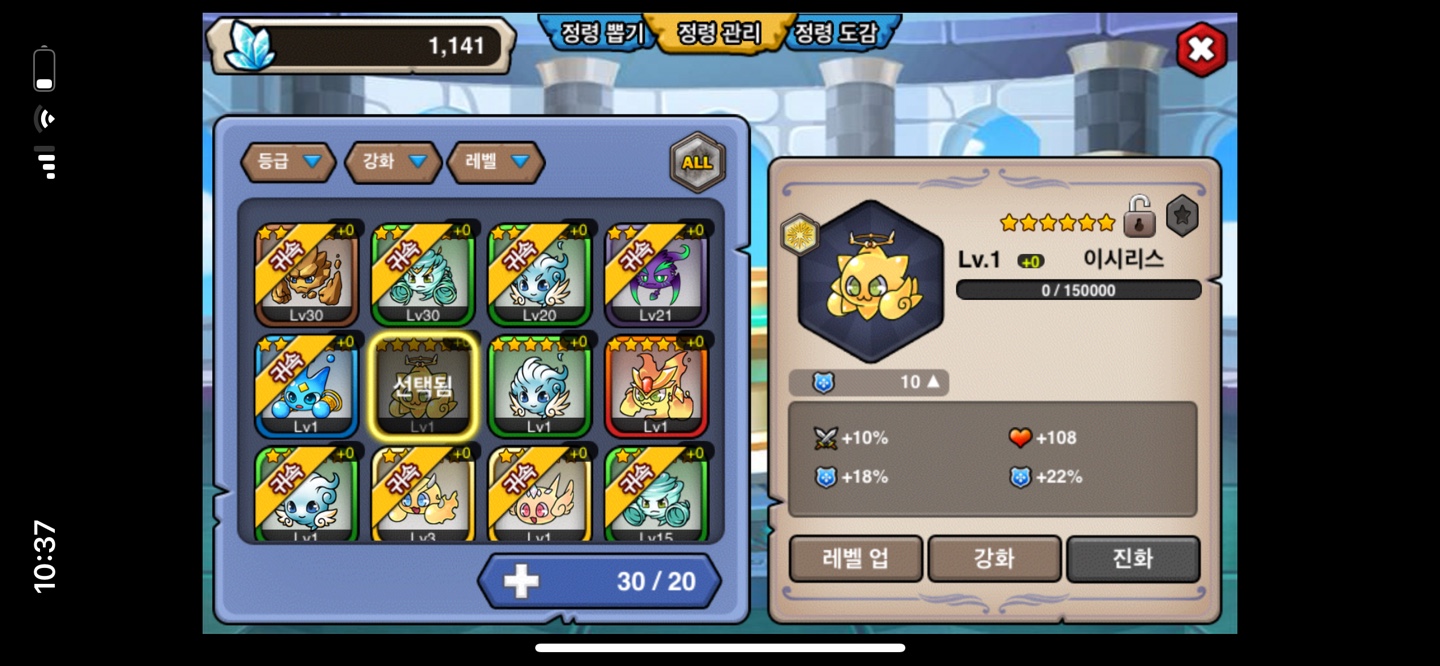Open the 정령 도감 tab
The image size is (1440, 666).
click(x=836, y=33)
